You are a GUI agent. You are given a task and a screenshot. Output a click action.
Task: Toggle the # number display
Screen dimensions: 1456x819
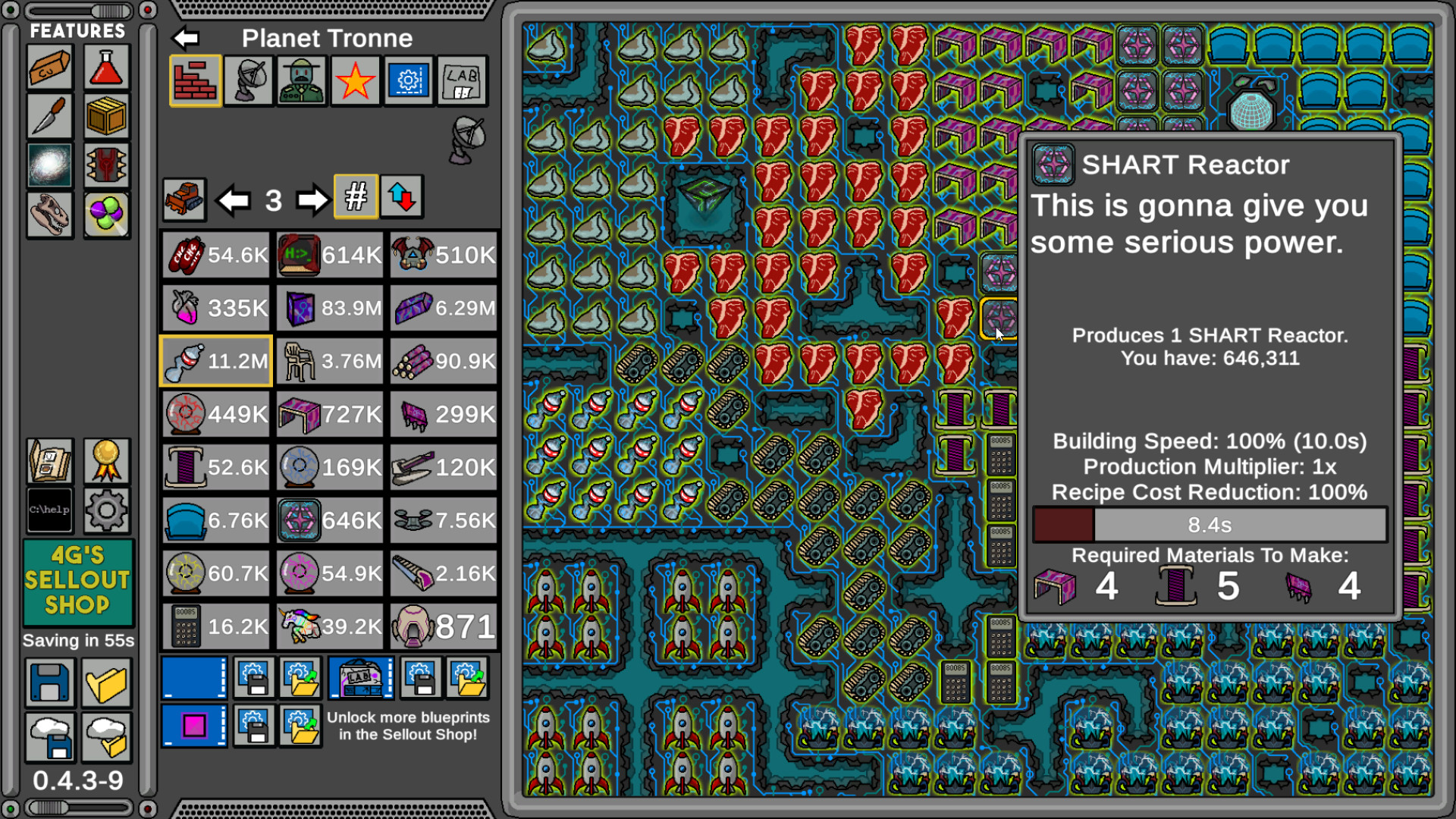click(355, 198)
